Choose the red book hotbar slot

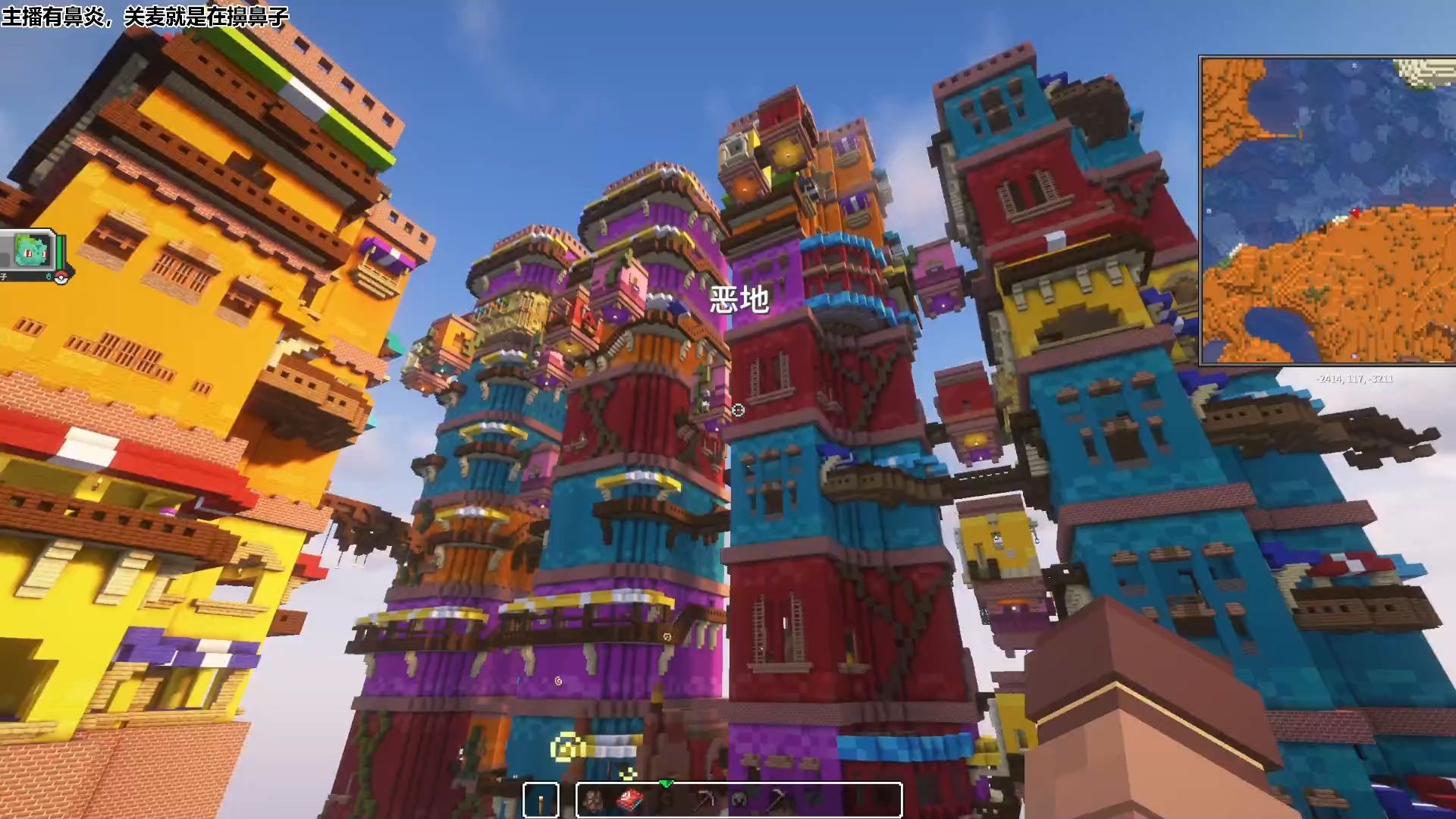tap(630, 799)
